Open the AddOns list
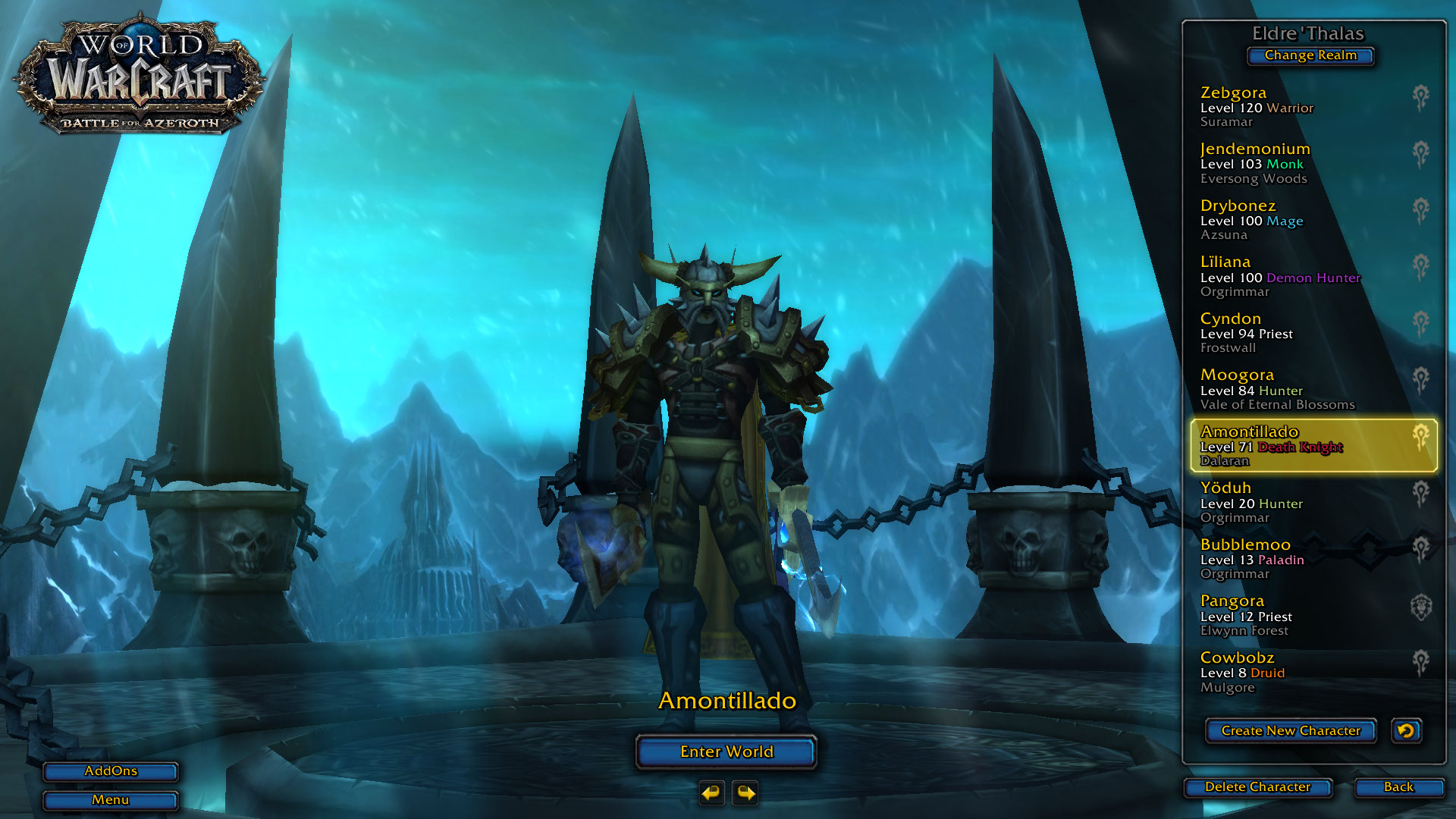This screenshot has height=819, width=1456. 111,771
